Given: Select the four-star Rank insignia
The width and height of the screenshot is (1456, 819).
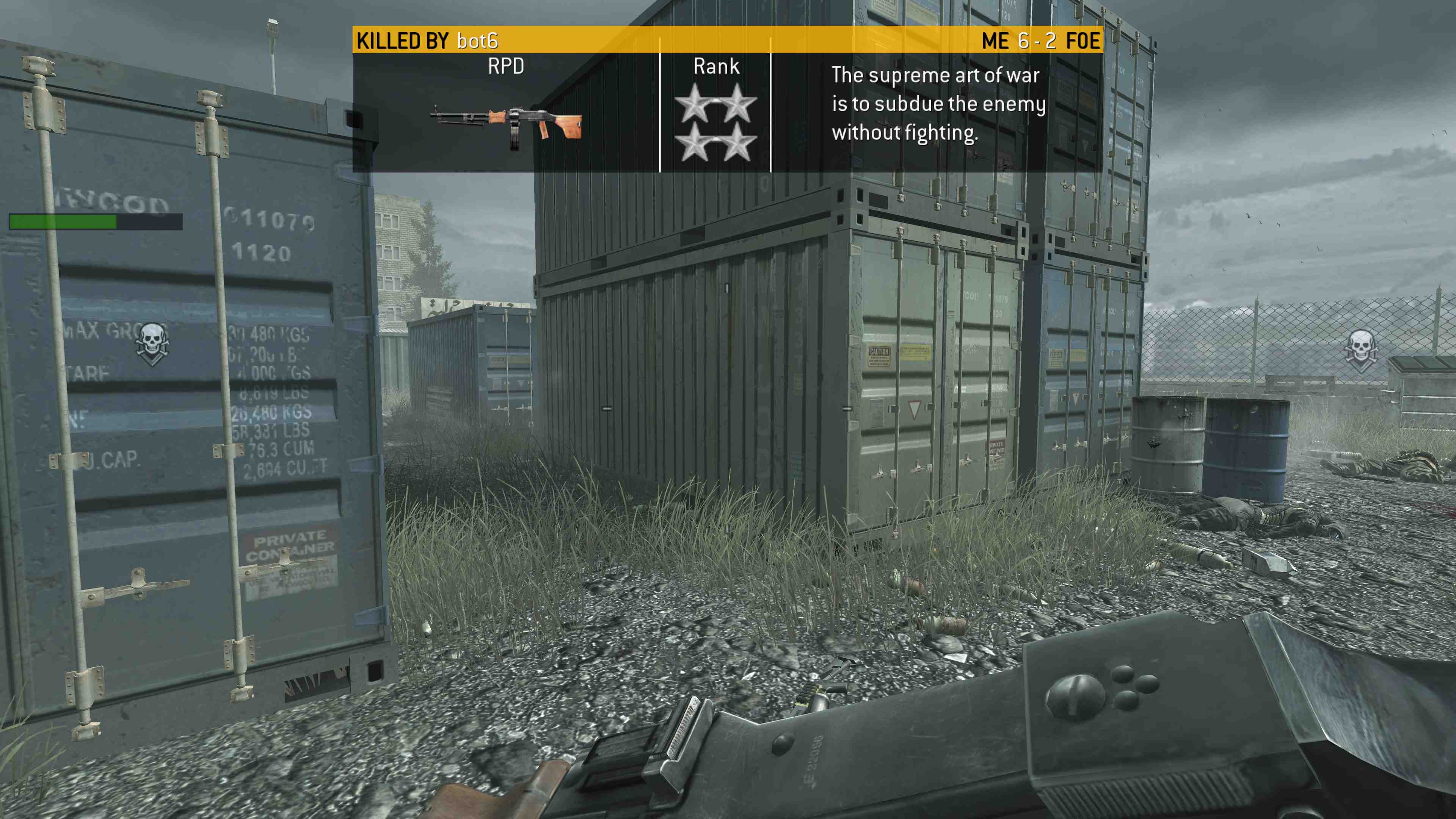Looking at the screenshot, I should point(715,122).
